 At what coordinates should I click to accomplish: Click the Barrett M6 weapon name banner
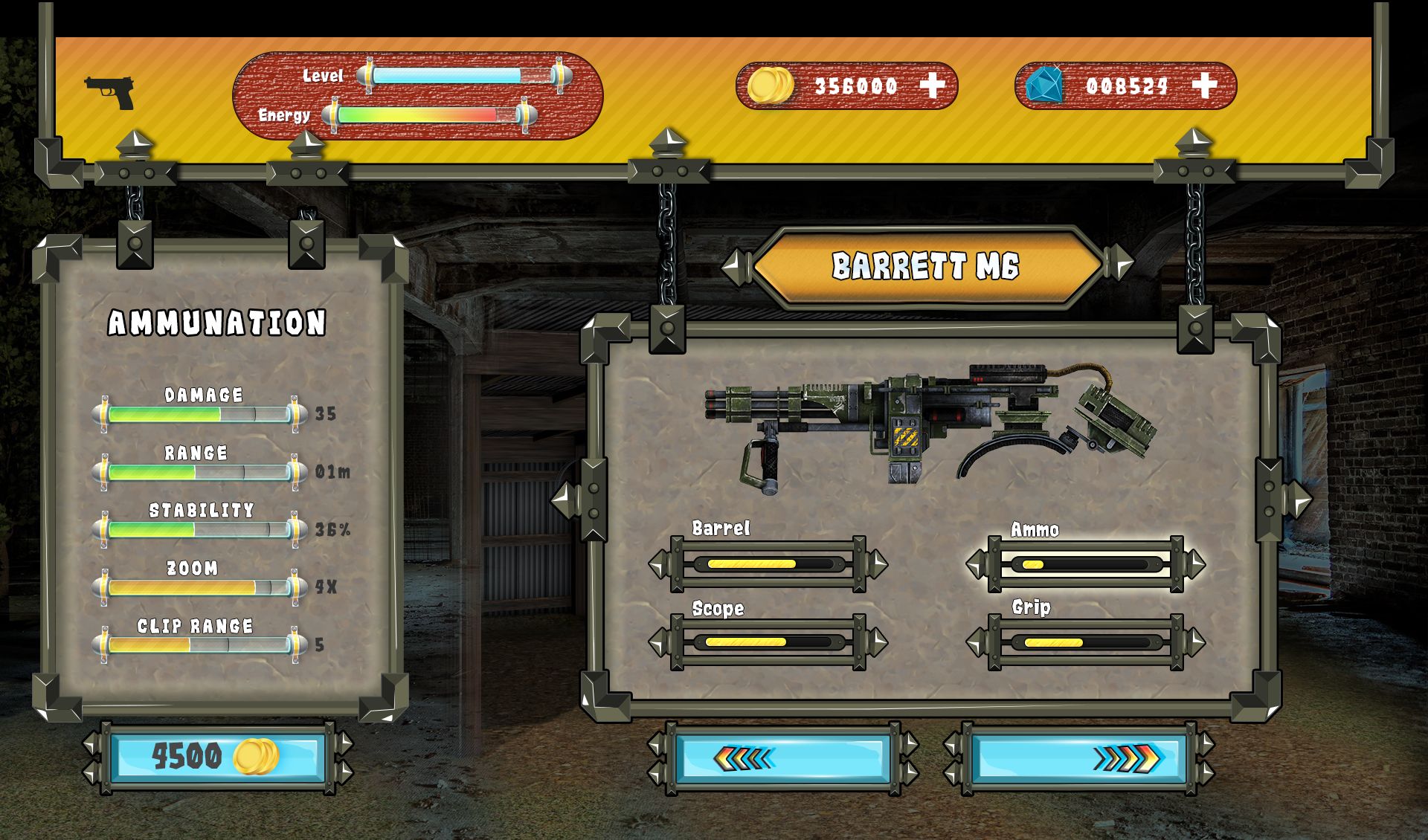click(927, 266)
